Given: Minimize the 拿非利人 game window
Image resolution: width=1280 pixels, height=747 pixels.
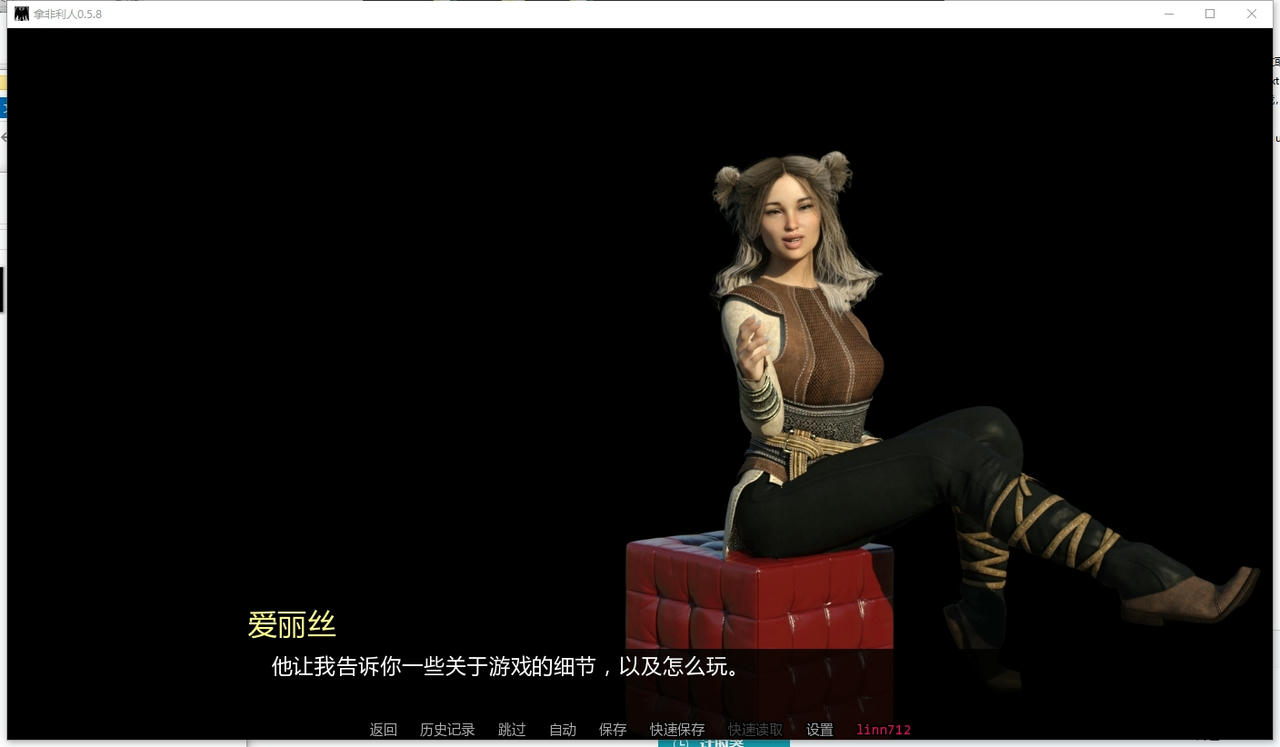Looking at the screenshot, I should tap(1169, 13).
